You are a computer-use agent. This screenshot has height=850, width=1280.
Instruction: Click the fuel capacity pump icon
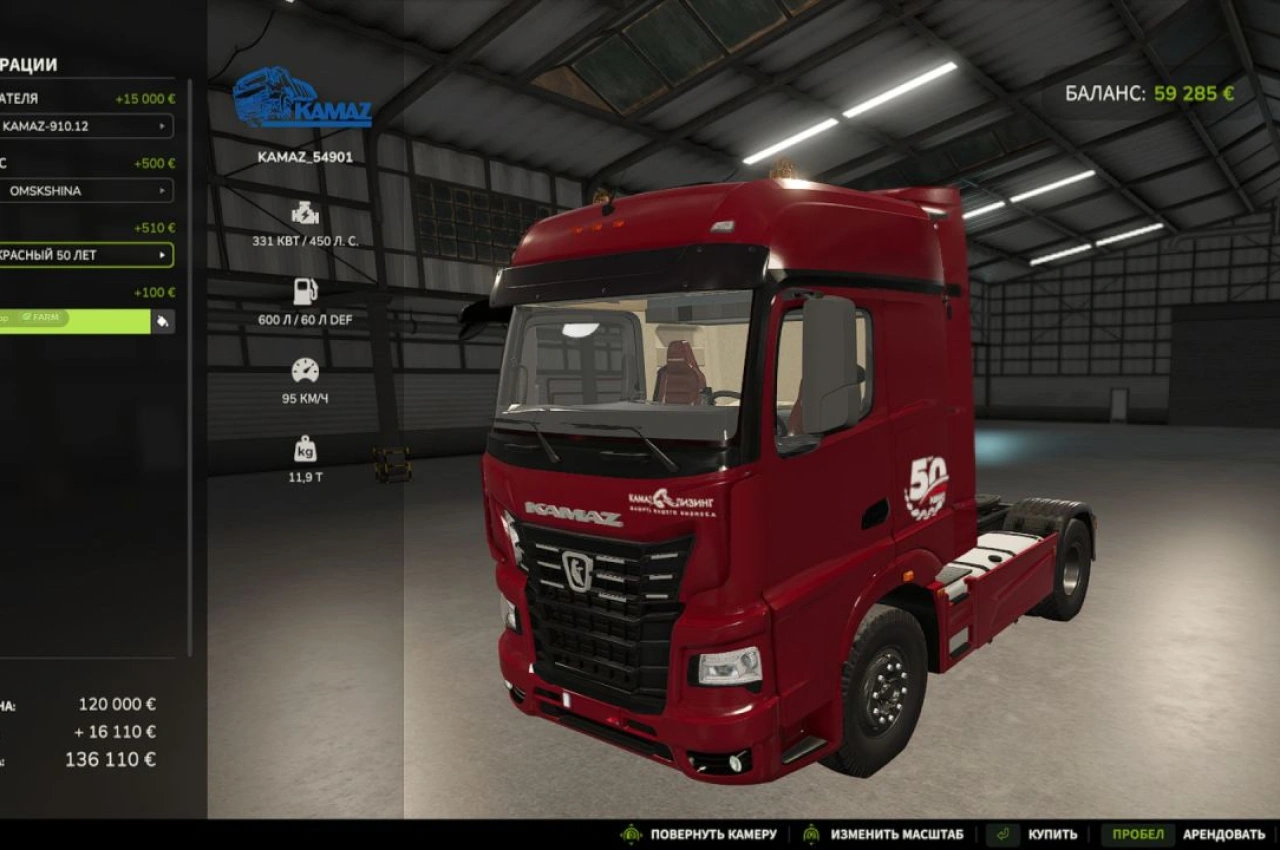pos(303,290)
